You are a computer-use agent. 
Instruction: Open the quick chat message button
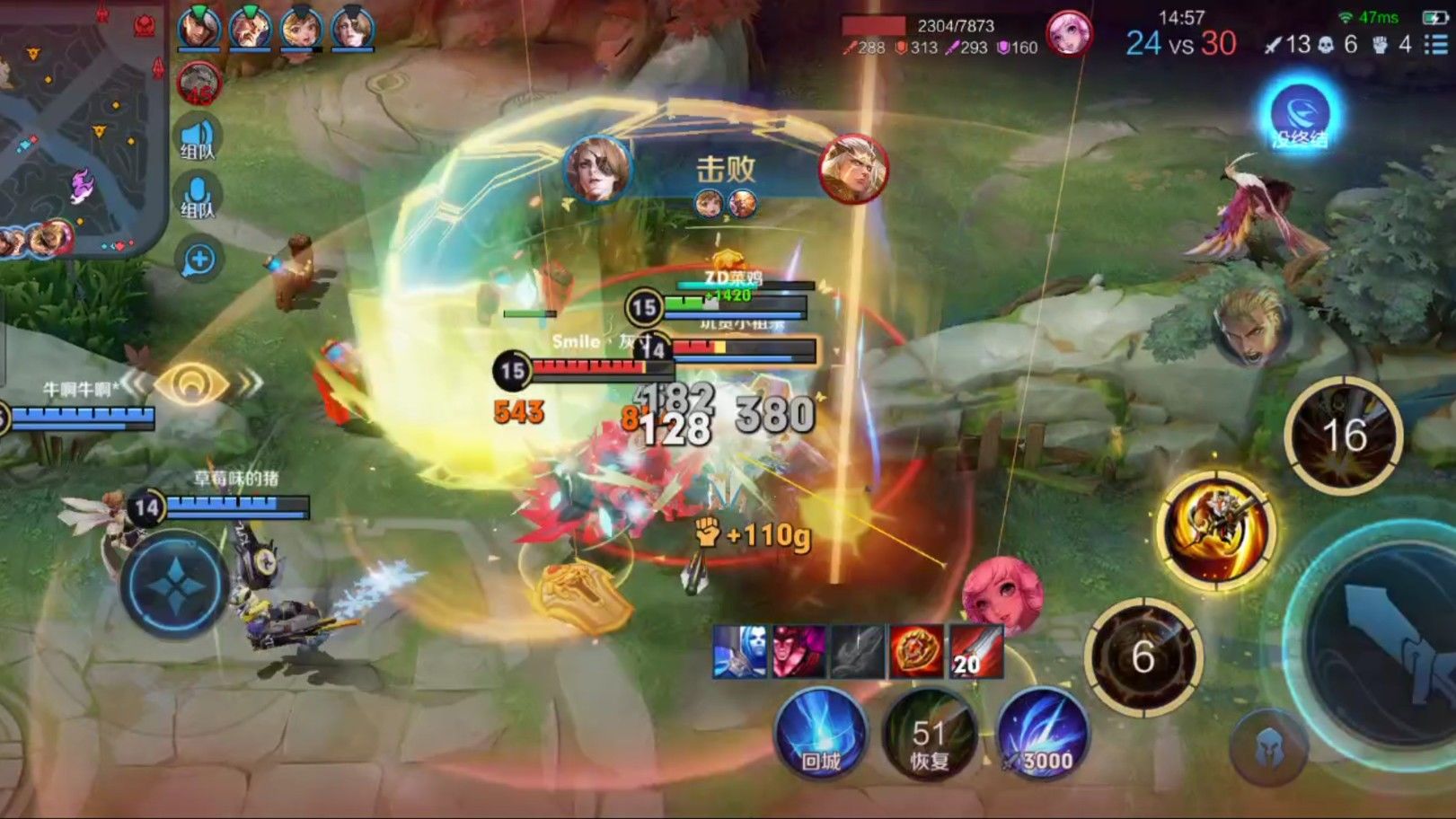pos(199,260)
